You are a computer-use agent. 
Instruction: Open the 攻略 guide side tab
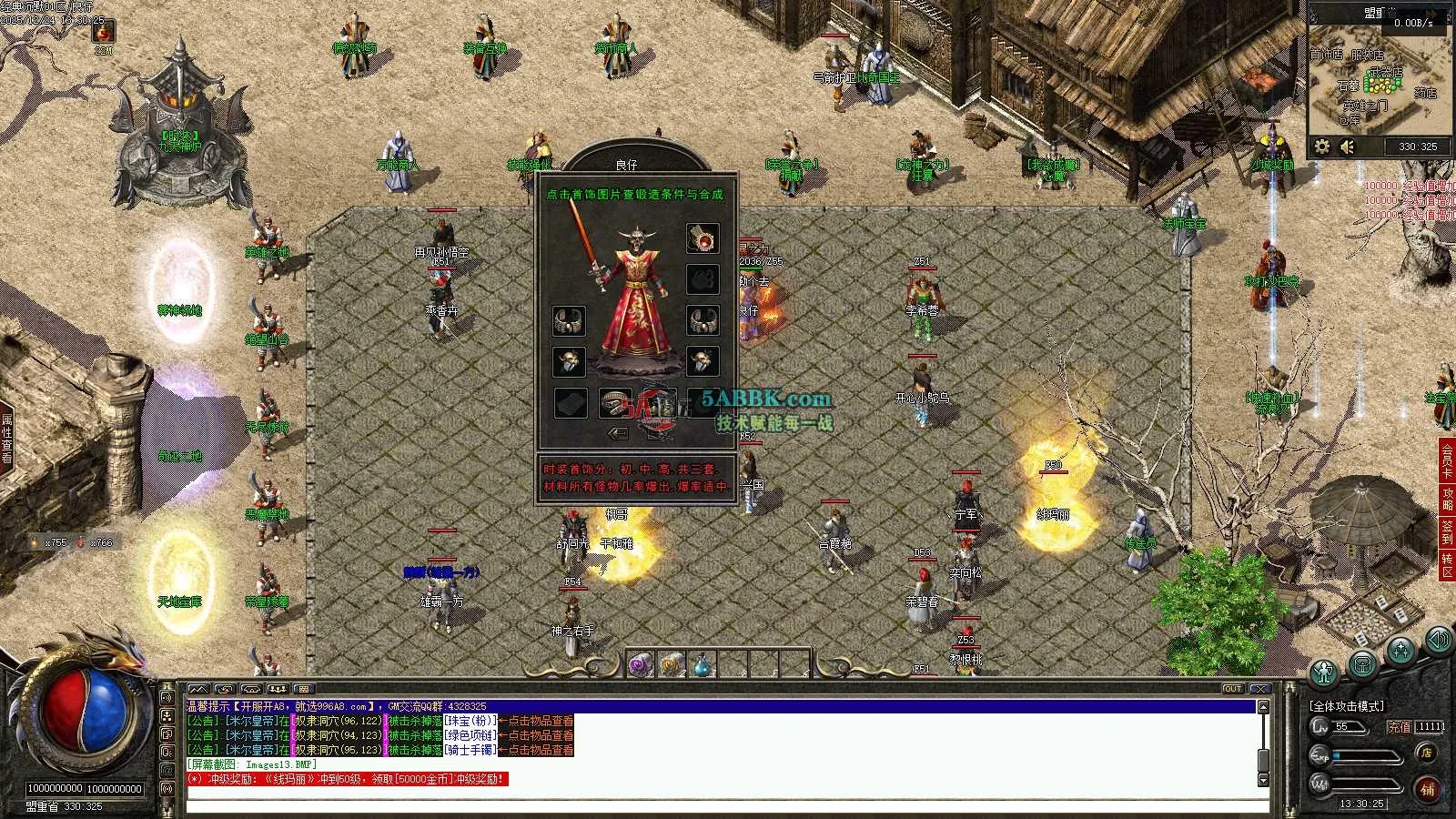click(1447, 498)
